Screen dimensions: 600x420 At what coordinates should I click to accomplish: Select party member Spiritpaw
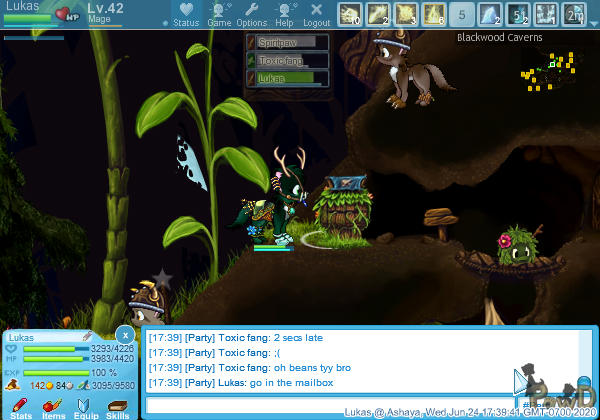[x=288, y=42]
